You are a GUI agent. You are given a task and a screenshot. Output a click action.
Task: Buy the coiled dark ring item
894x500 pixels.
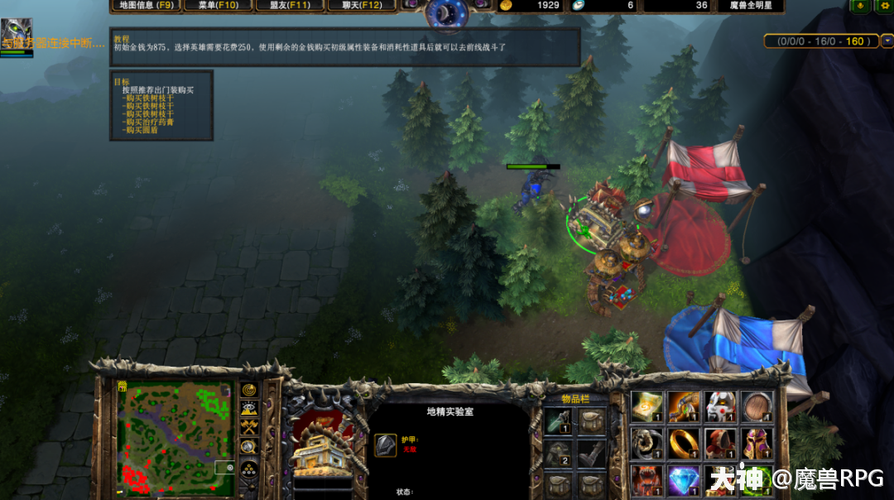648,443
